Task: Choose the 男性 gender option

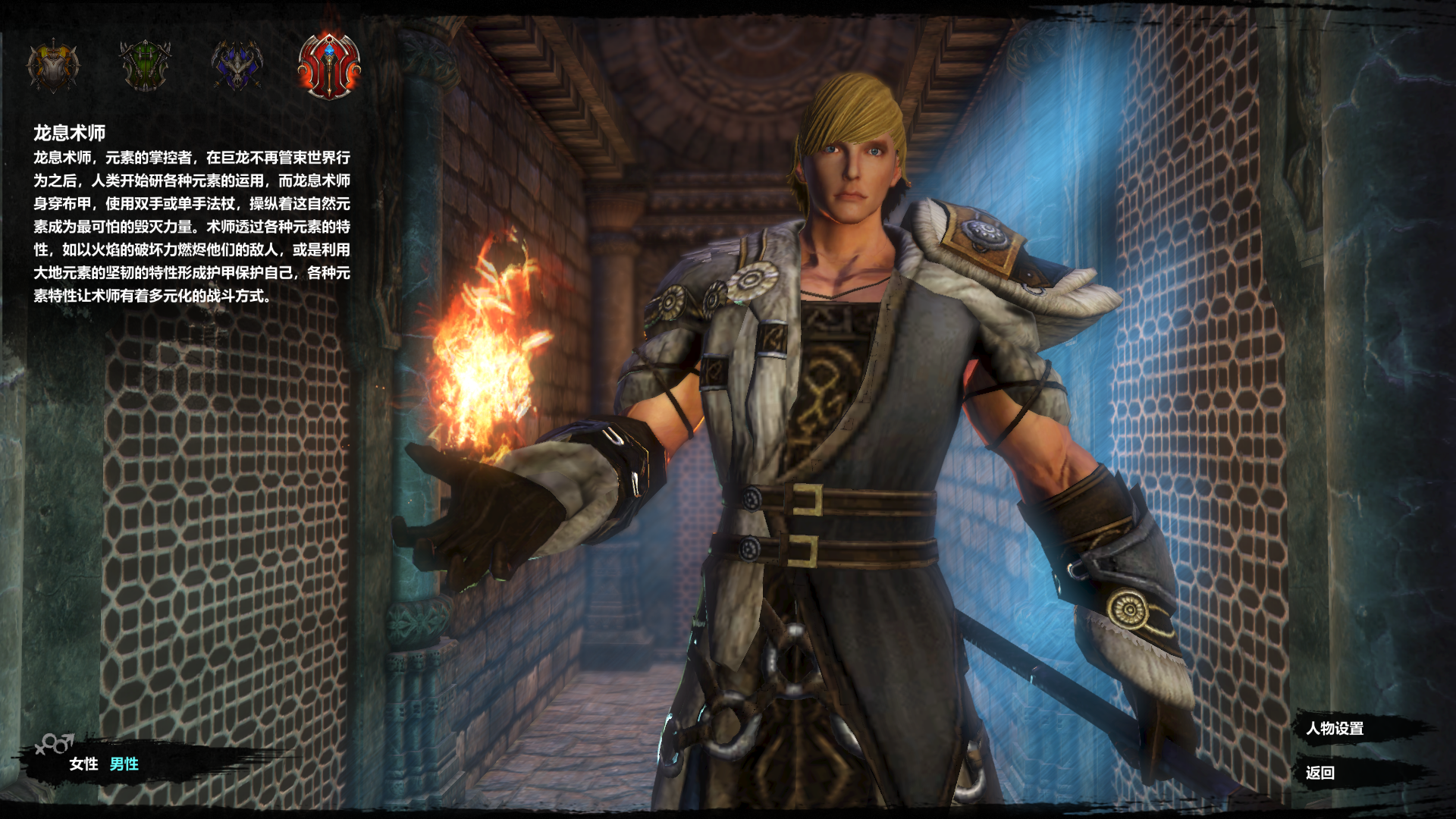Action: tap(124, 764)
